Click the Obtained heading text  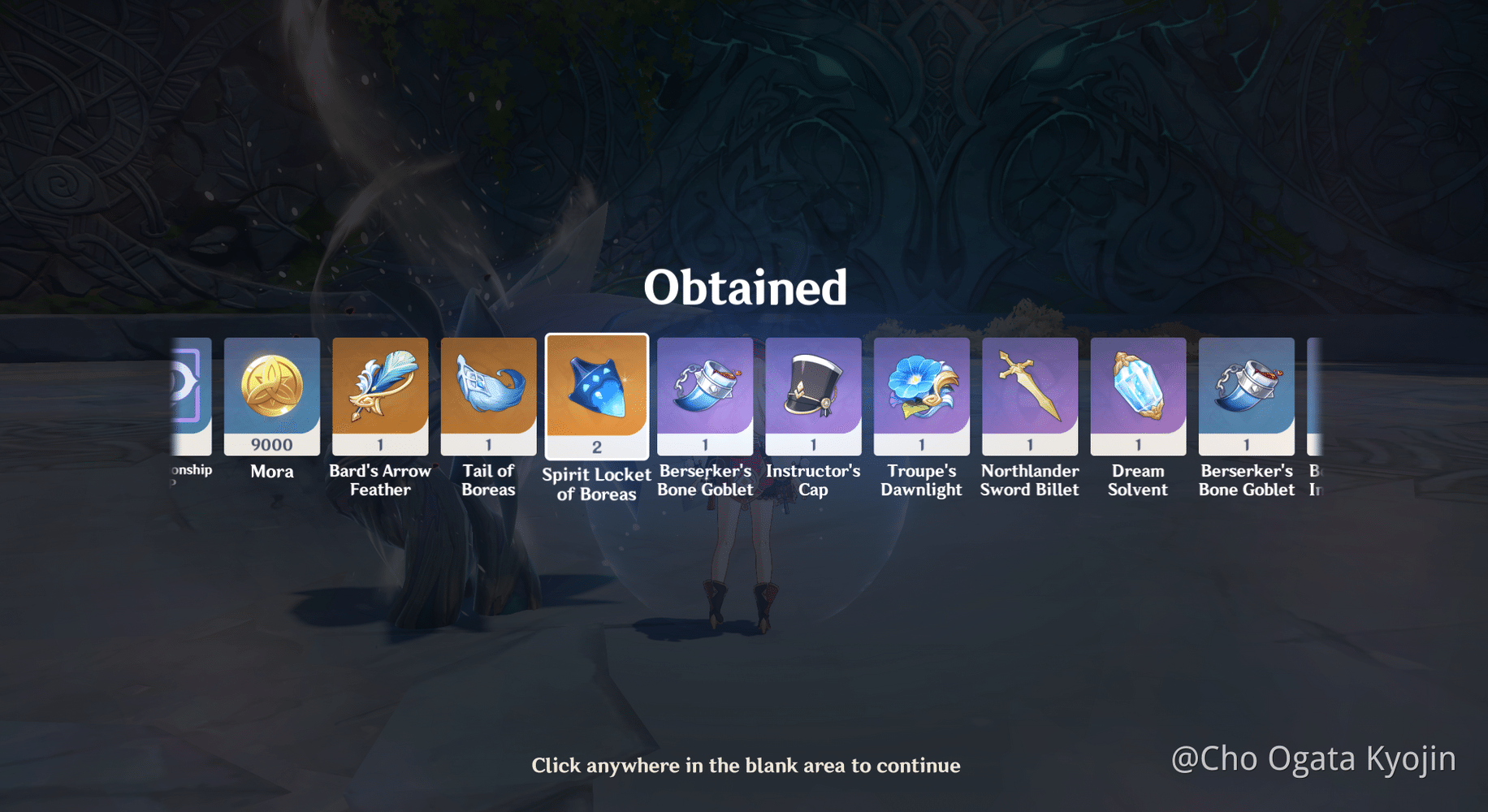[745, 286]
